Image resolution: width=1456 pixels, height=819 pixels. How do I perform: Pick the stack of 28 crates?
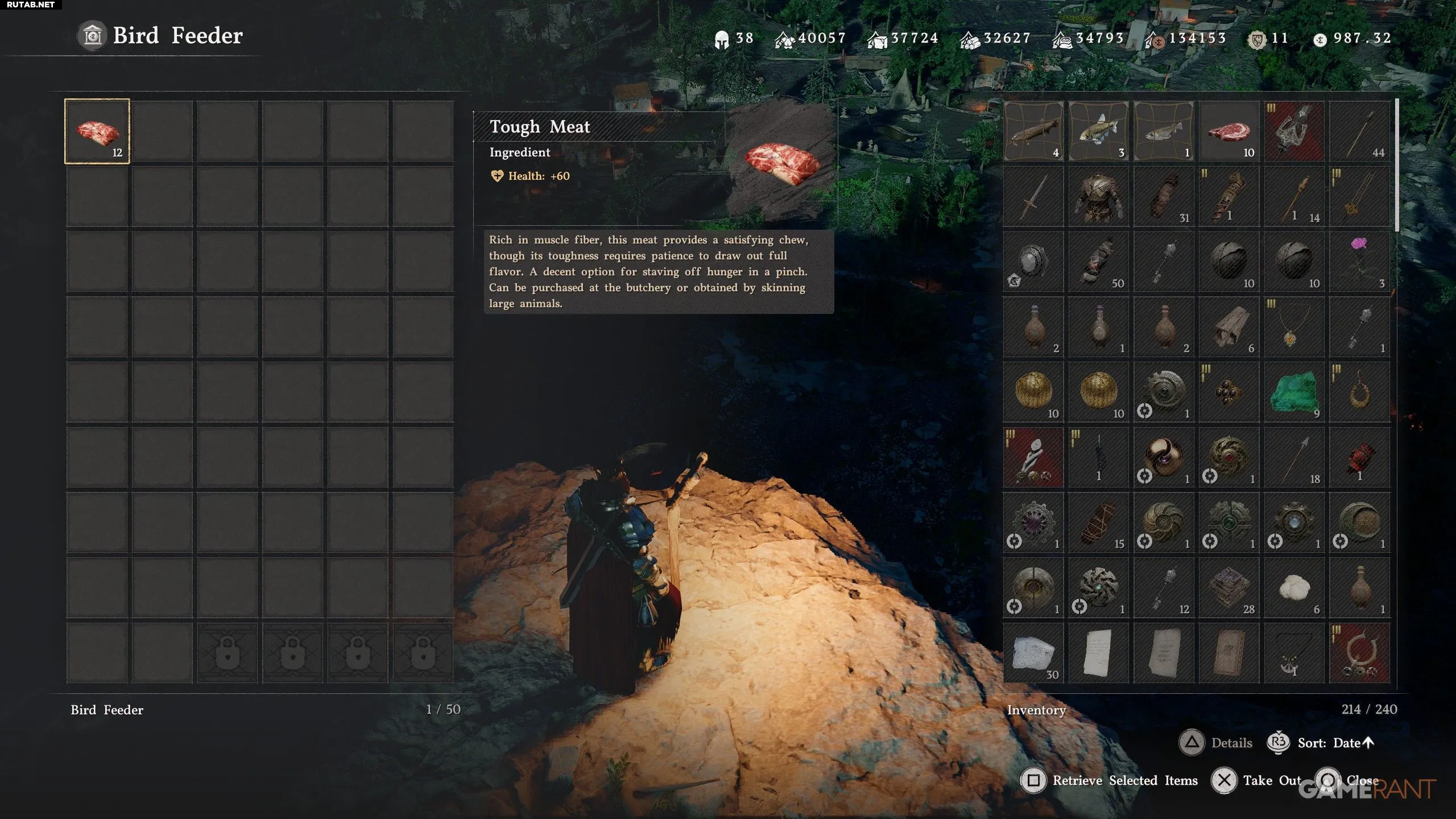click(1228, 588)
